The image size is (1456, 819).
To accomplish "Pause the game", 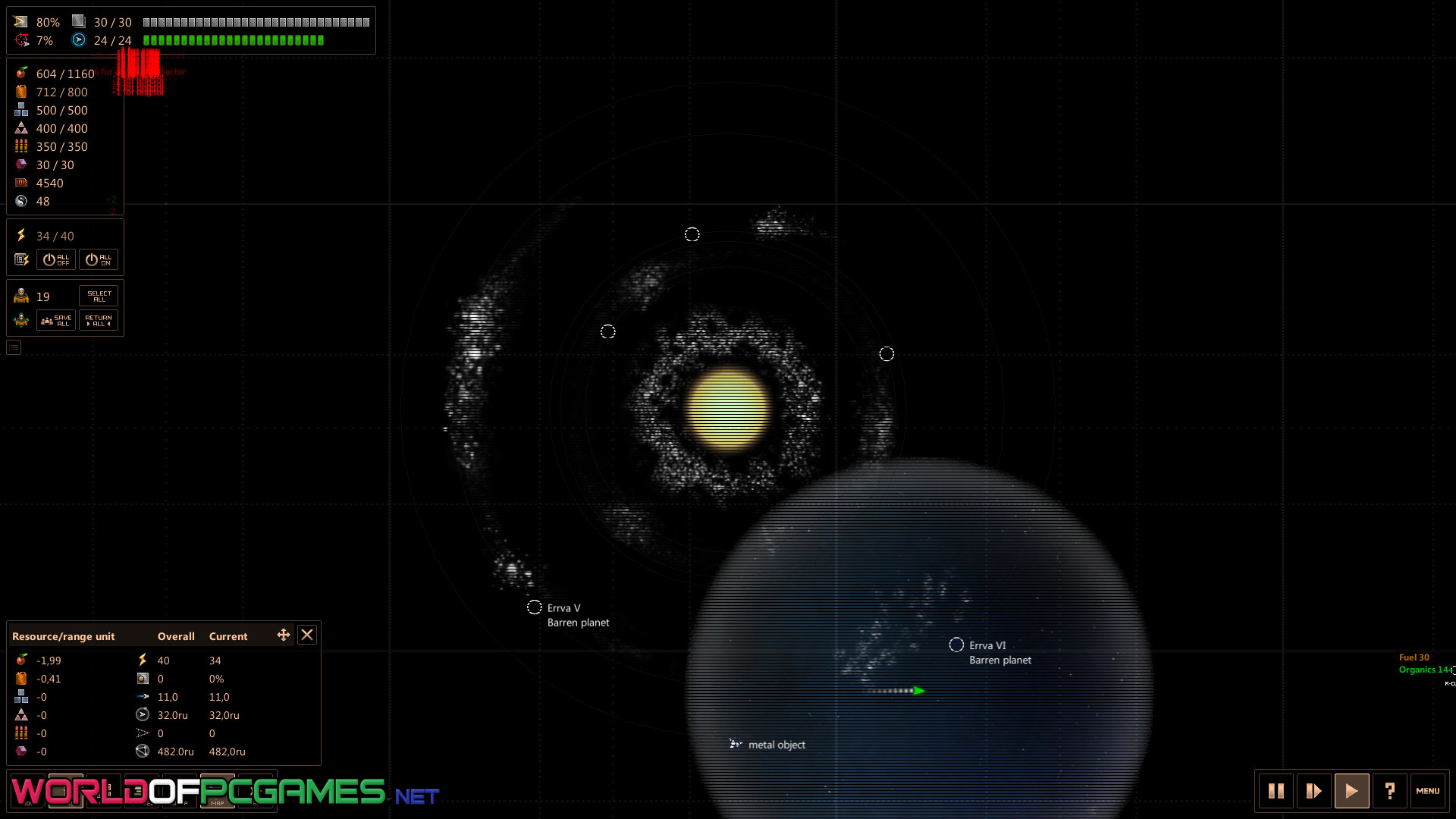I will (1276, 791).
